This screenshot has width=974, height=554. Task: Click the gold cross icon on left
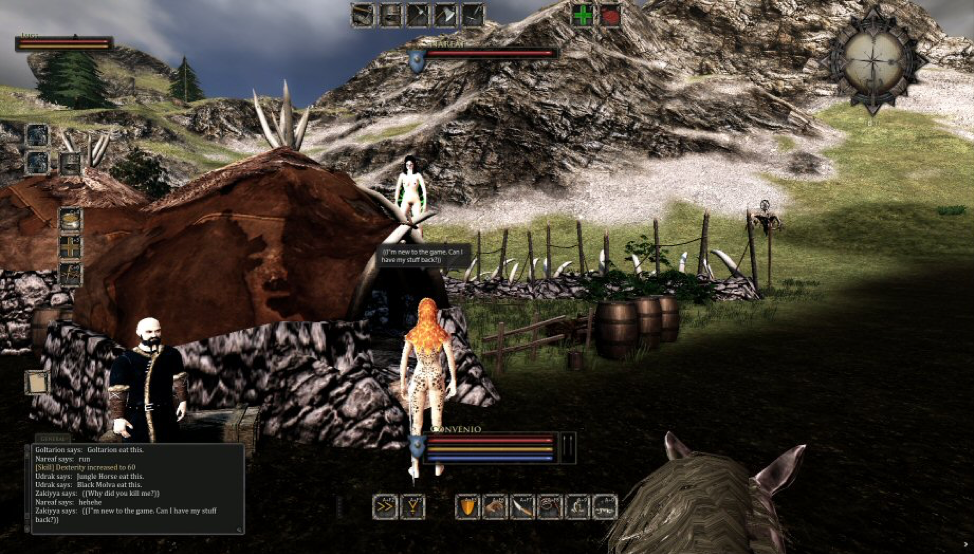(x=70, y=247)
